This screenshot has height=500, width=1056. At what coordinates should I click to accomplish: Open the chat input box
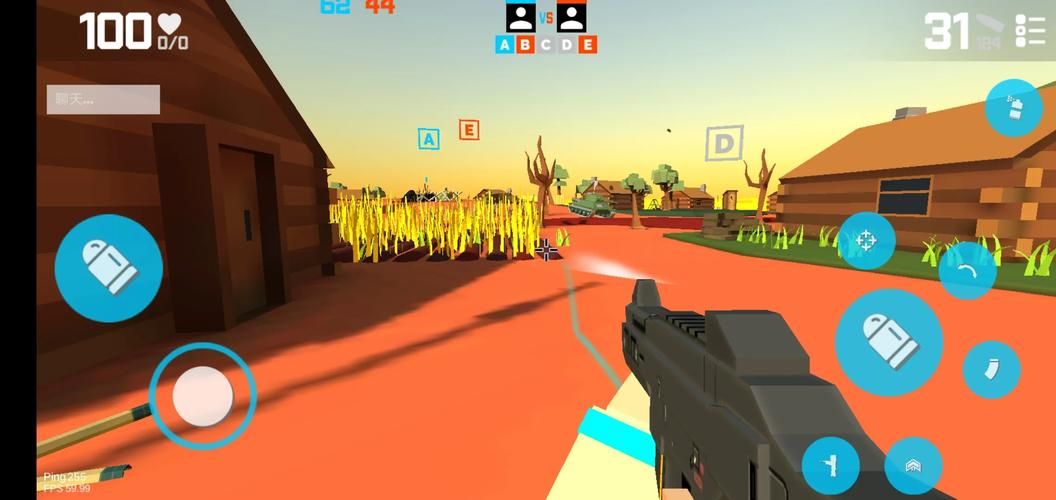click(x=103, y=99)
